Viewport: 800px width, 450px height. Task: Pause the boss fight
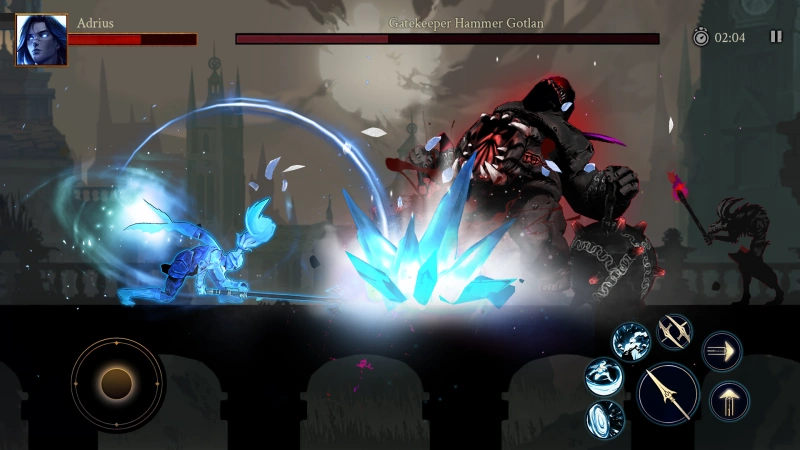(x=776, y=37)
